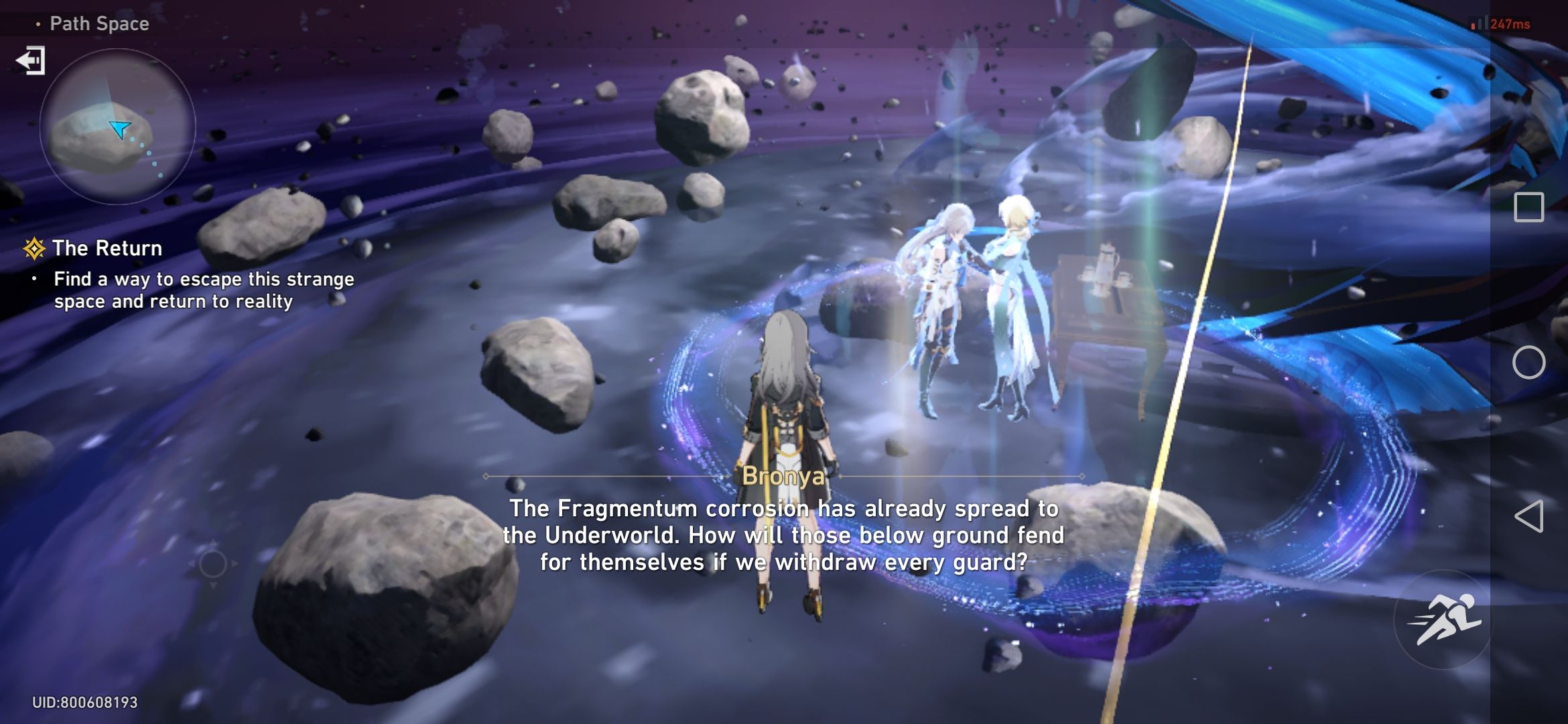Select the Path Space label
This screenshot has height=724, width=1568.
(98, 23)
